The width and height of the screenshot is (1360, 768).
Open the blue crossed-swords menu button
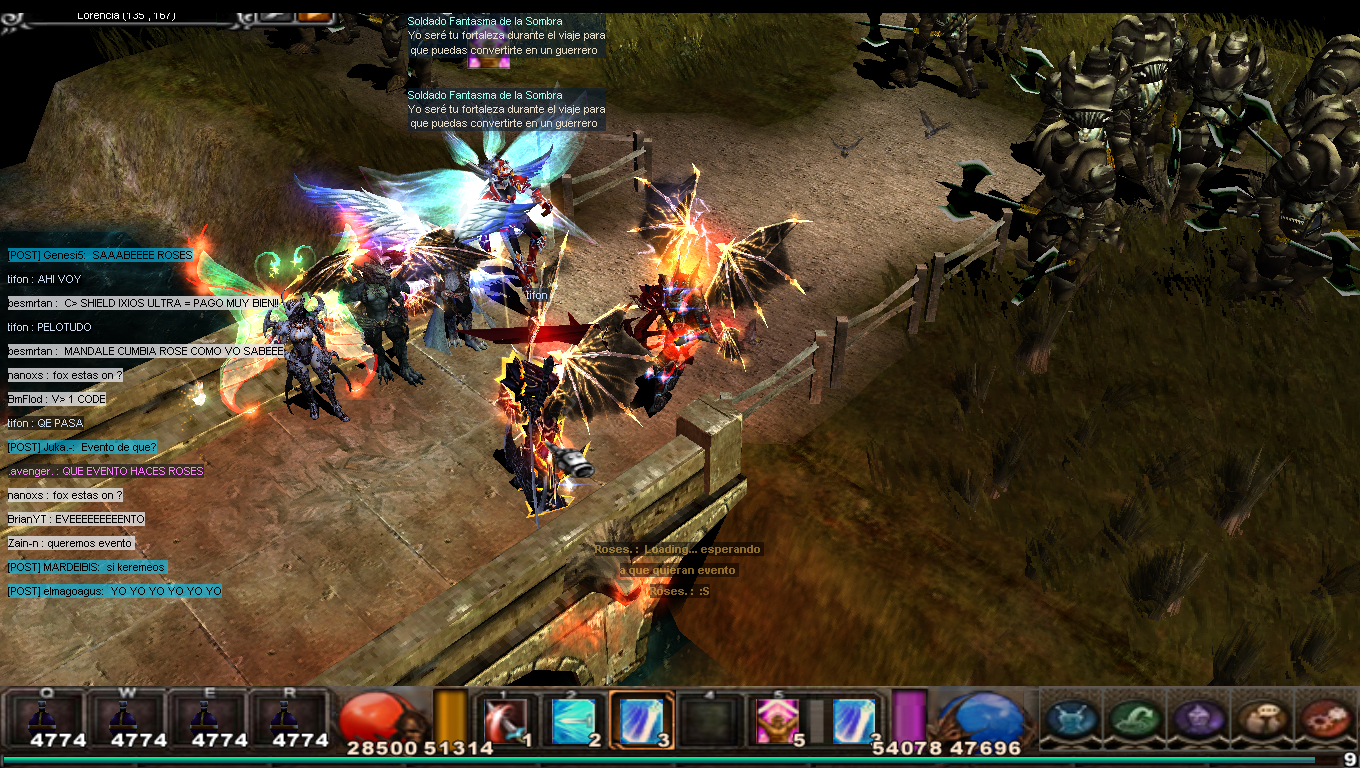(1073, 718)
